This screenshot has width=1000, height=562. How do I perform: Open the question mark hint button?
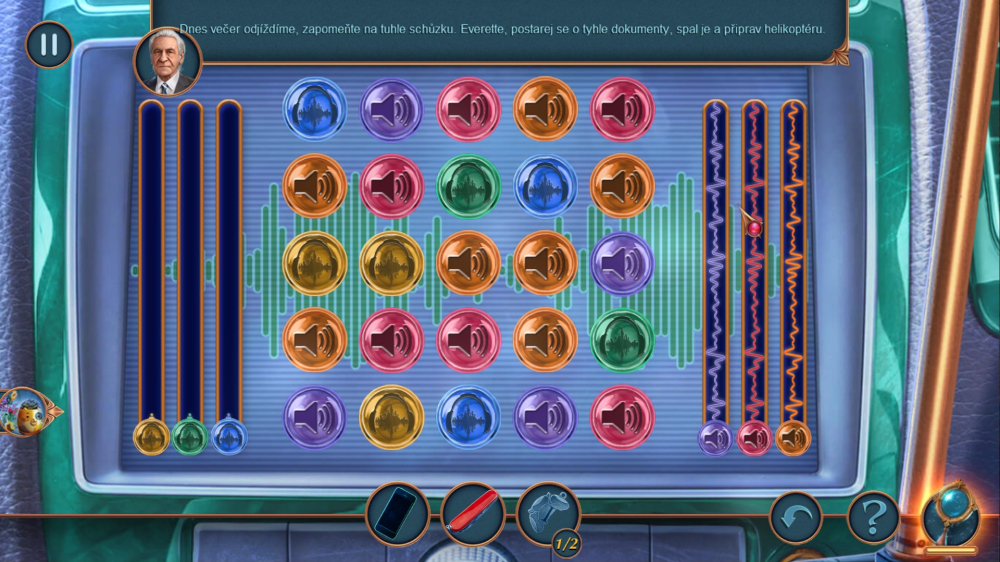(x=873, y=518)
